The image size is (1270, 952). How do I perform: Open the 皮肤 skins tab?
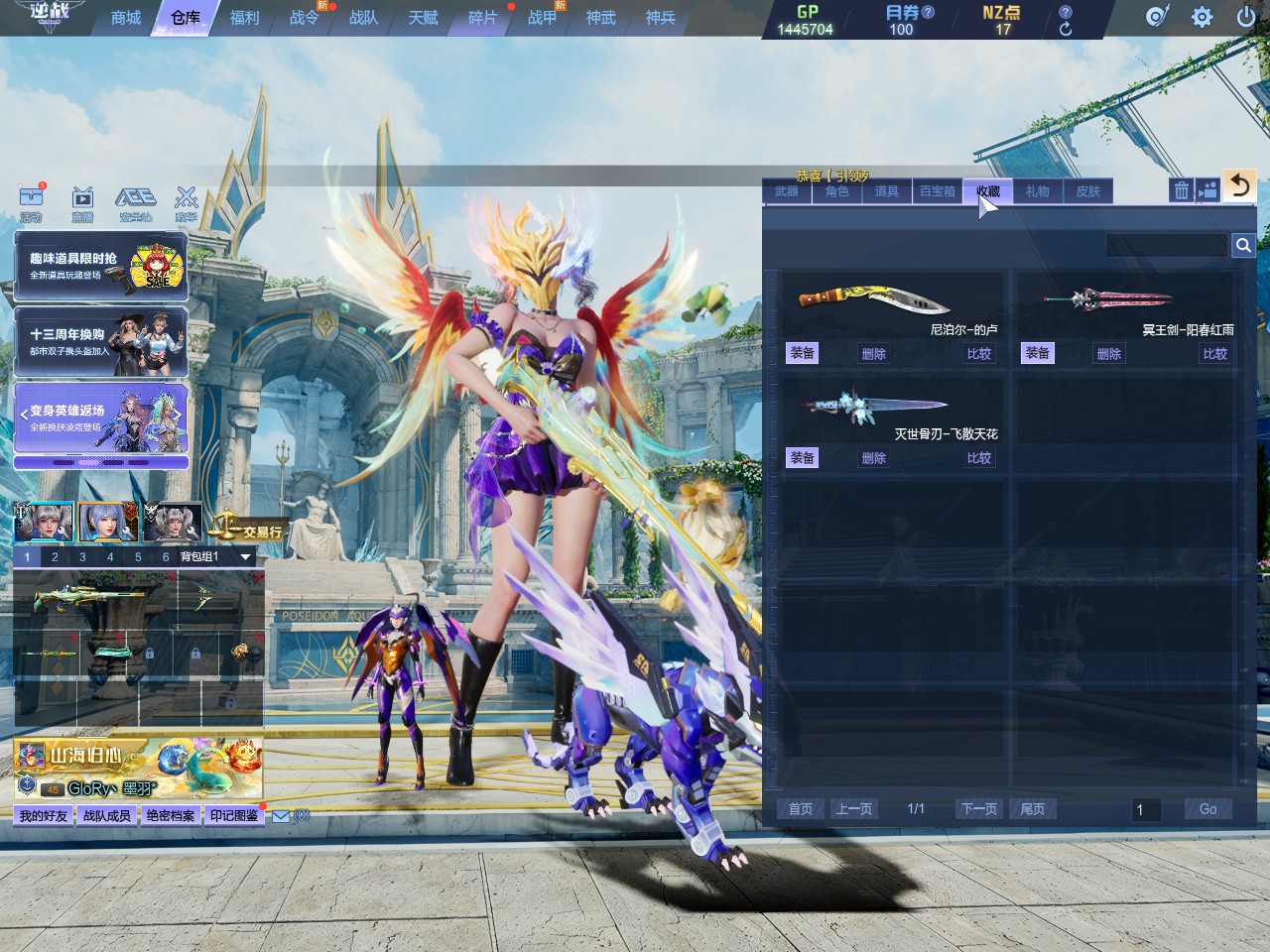[1088, 191]
